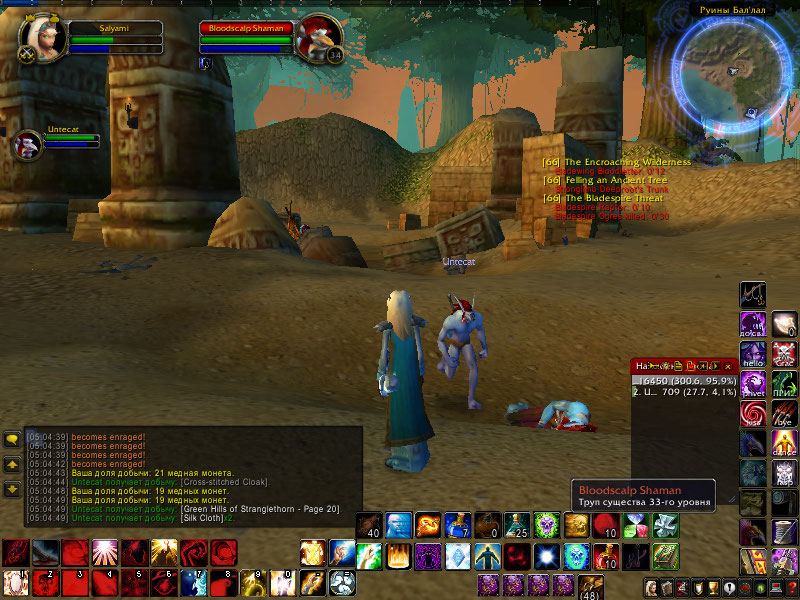Image resolution: width=800 pixels, height=600 pixels.
Task: Open the backpack bag showing (48)
Action: click(x=590, y=586)
